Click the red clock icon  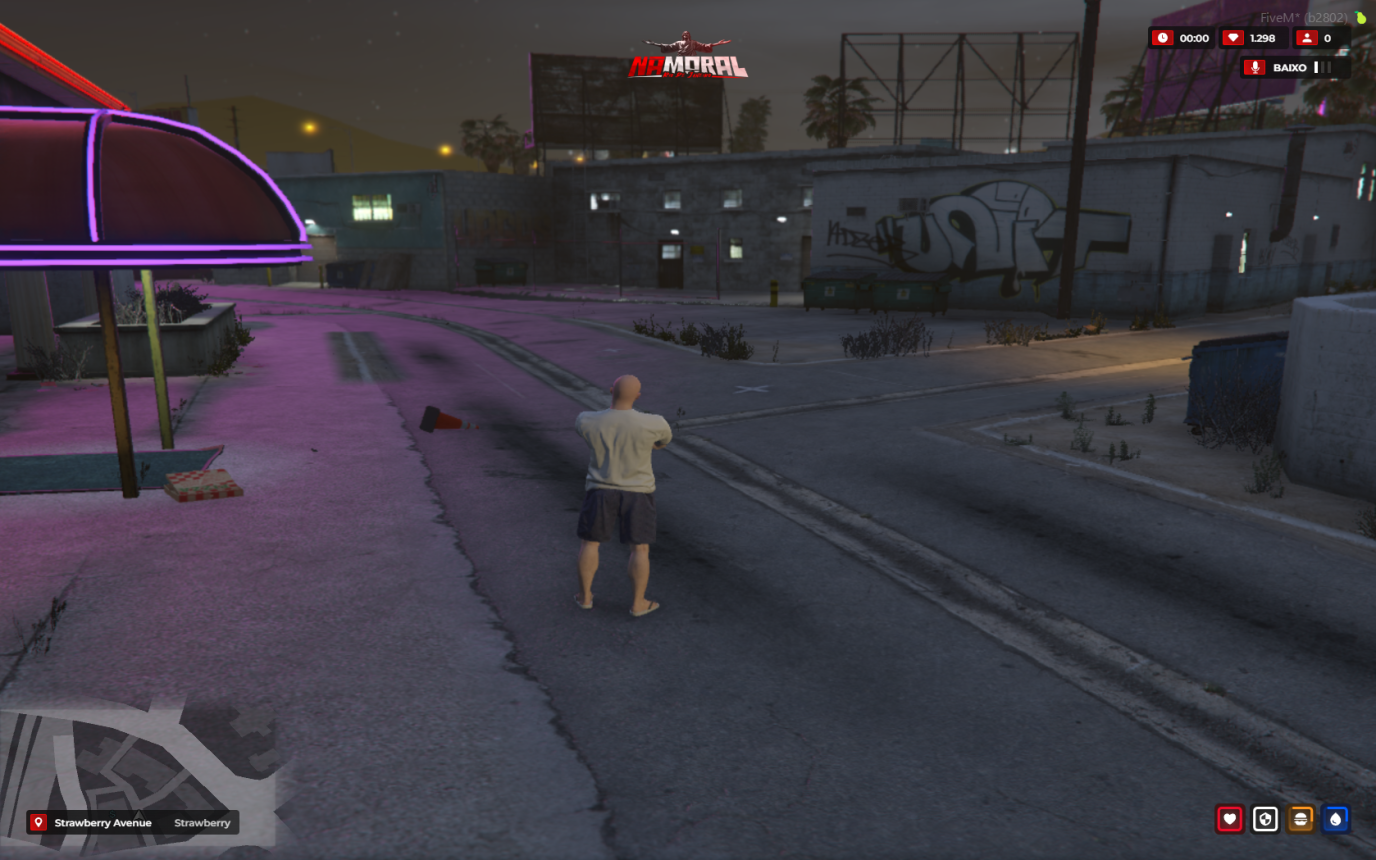(x=1162, y=38)
